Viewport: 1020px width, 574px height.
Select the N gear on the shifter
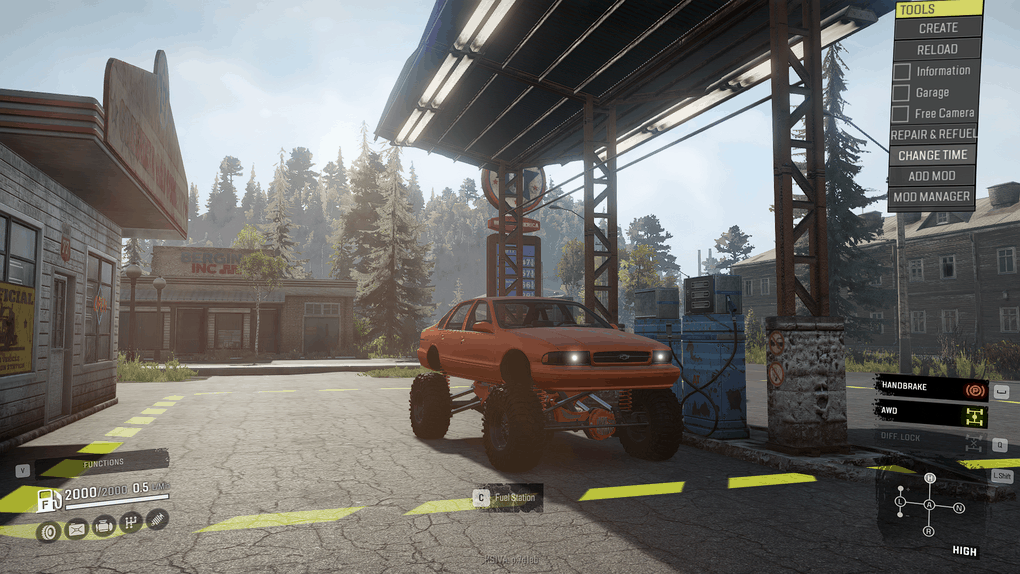click(959, 508)
